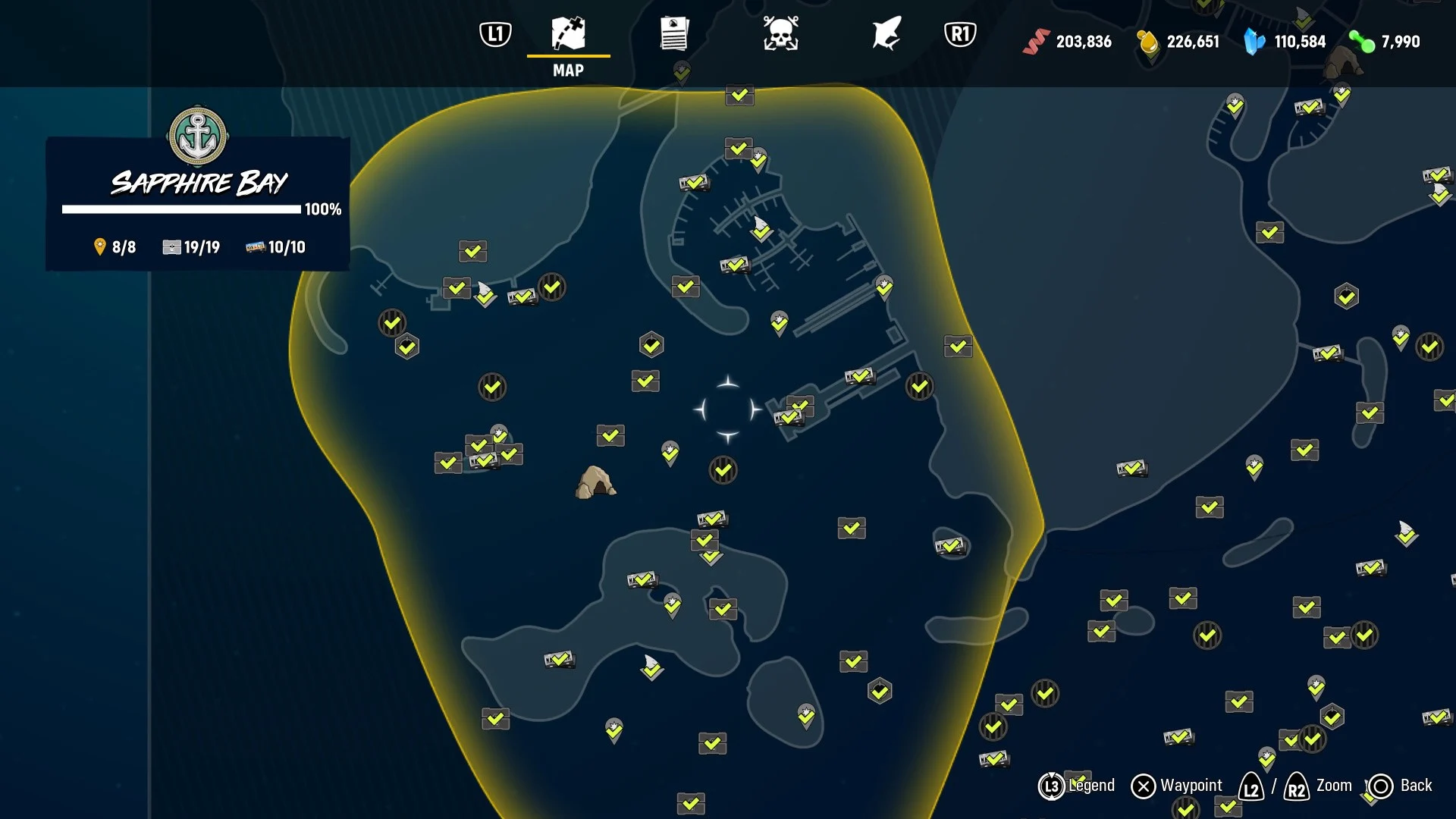Open the skull and crossbones tab
The image size is (1456, 819).
pyautogui.click(x=780, y=34)
